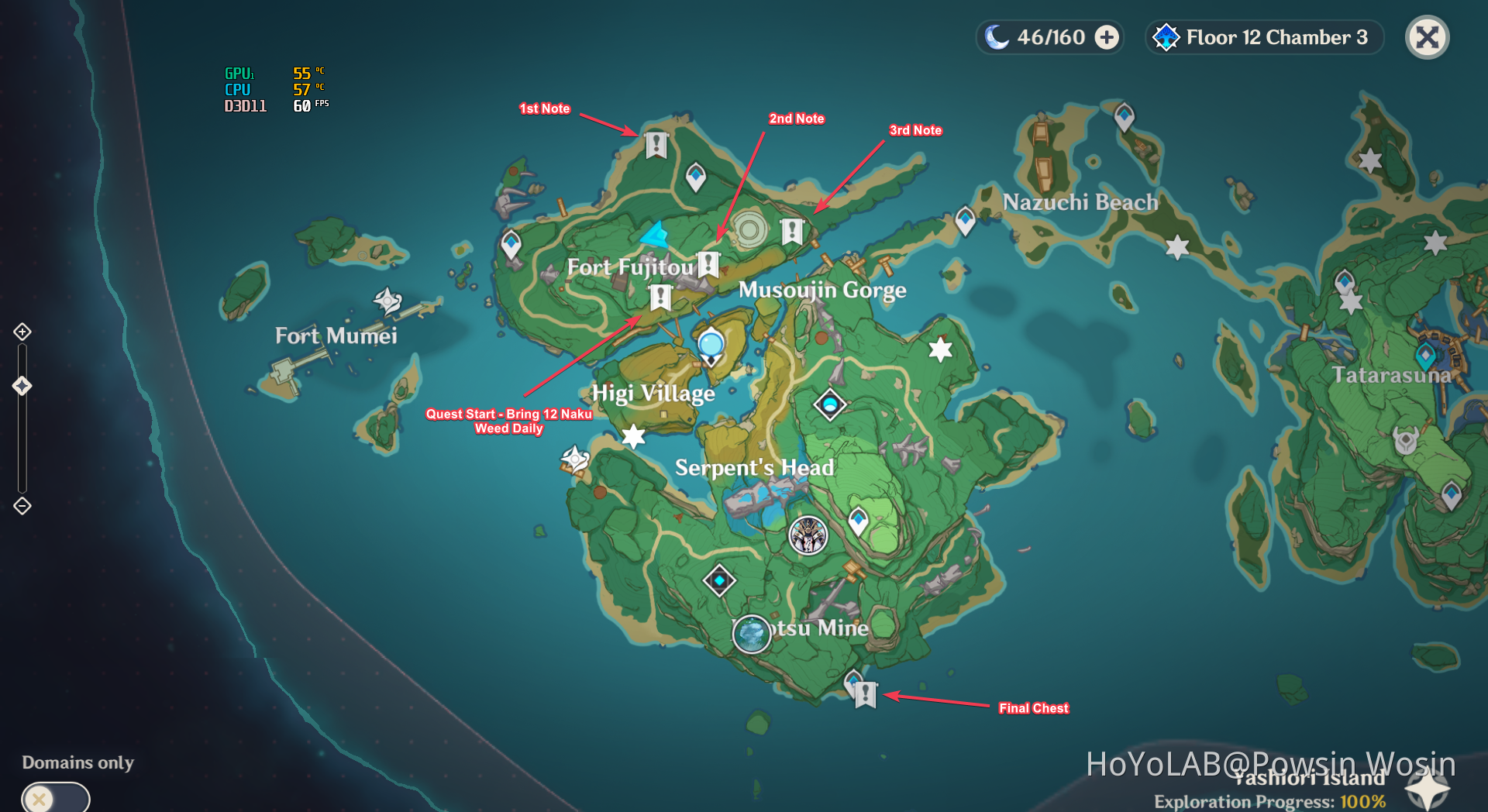The height and width of the screenshot is (812, 1488).
Task: Open the Floor 12 Chamber 3 button
Action: (x=1263, y=37)
